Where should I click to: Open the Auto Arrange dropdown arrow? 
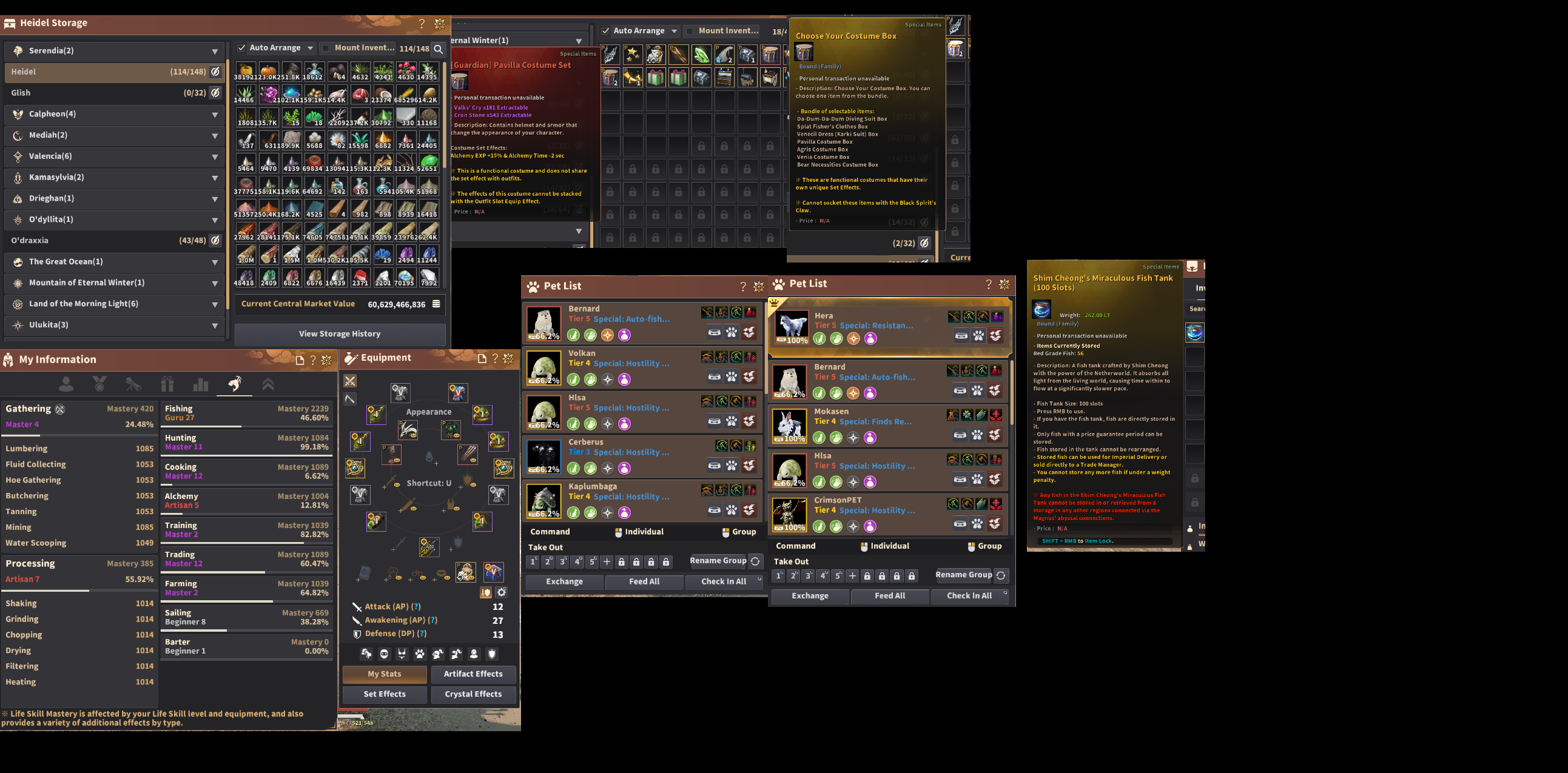tap(312, 47)
